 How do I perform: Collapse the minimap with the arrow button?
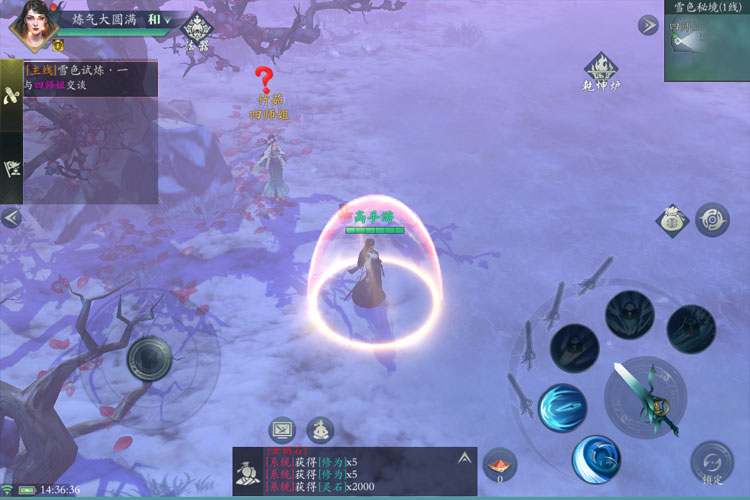pyautogui.click(x=648, y=25)
